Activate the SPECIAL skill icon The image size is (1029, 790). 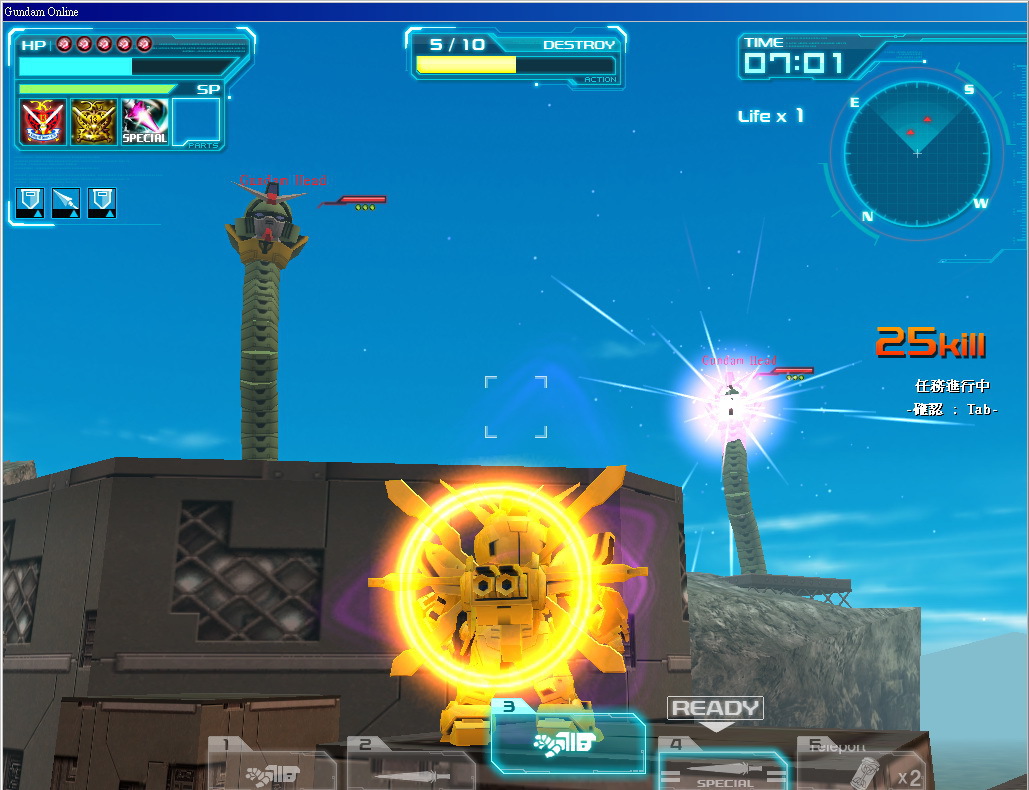coord(145,122)
